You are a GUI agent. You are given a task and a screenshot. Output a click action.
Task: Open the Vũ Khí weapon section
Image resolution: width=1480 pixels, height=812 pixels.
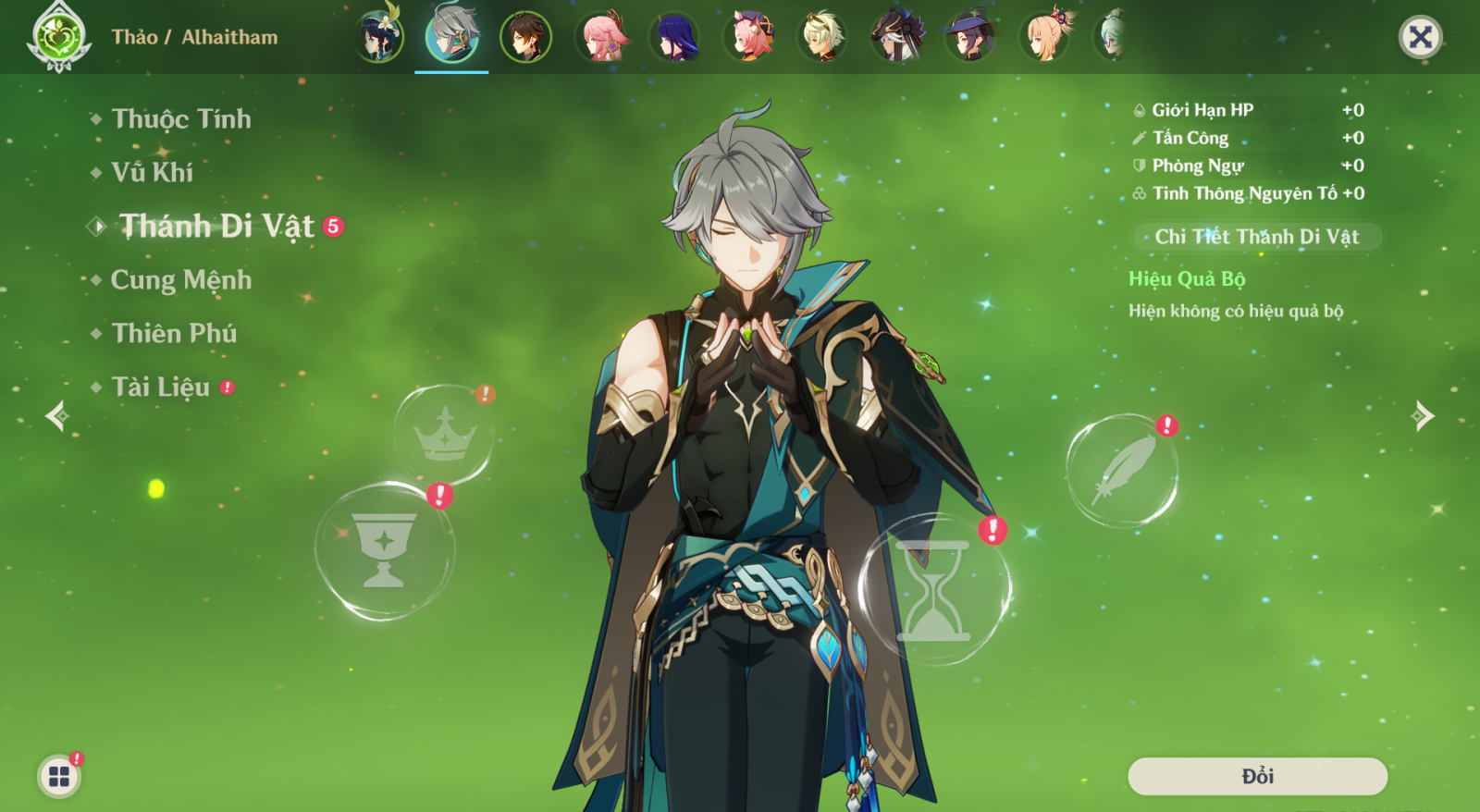click(152, 173)
